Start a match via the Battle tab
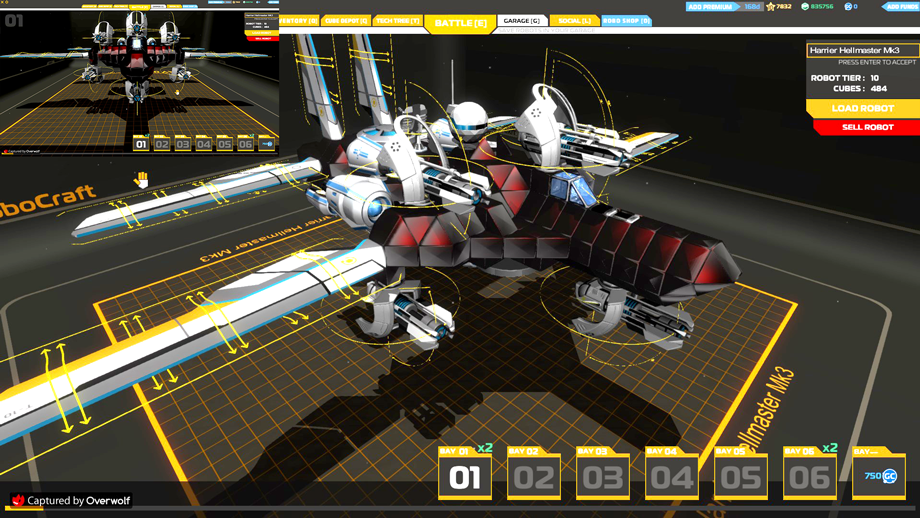This screenshot has height=518, width=920. click(460, 23)
